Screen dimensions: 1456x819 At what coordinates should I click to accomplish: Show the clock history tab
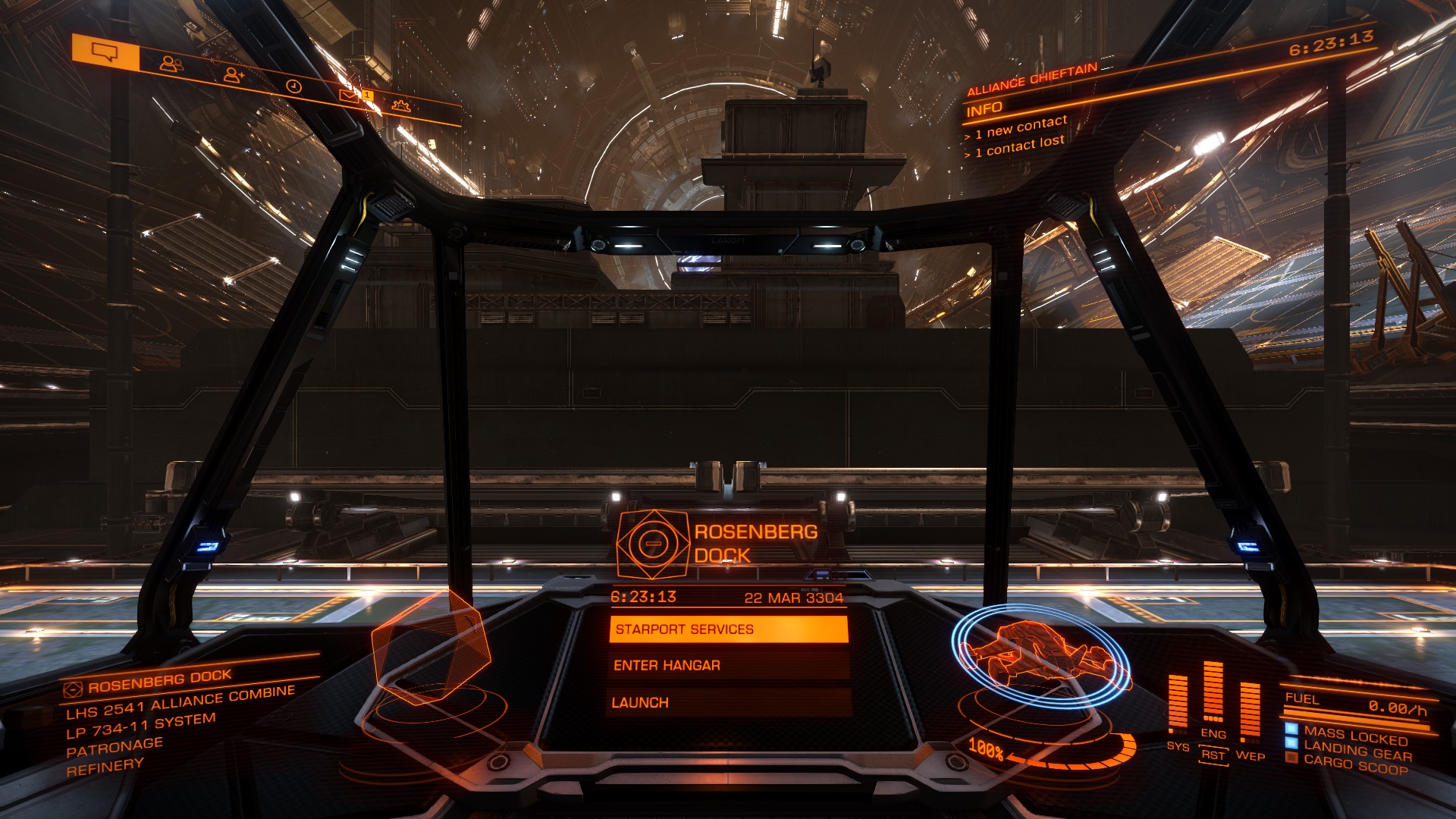[294, 86]
